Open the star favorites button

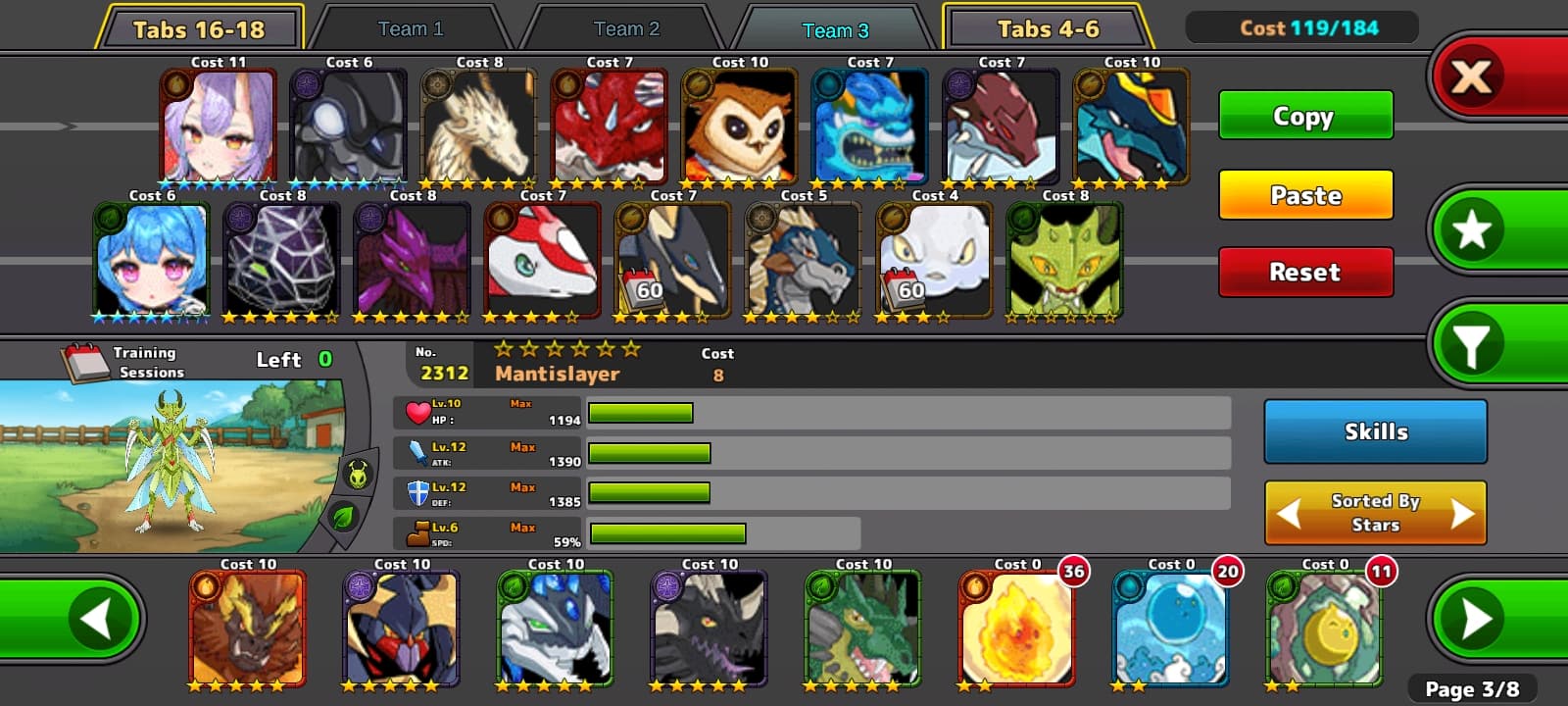[1472, 229]
